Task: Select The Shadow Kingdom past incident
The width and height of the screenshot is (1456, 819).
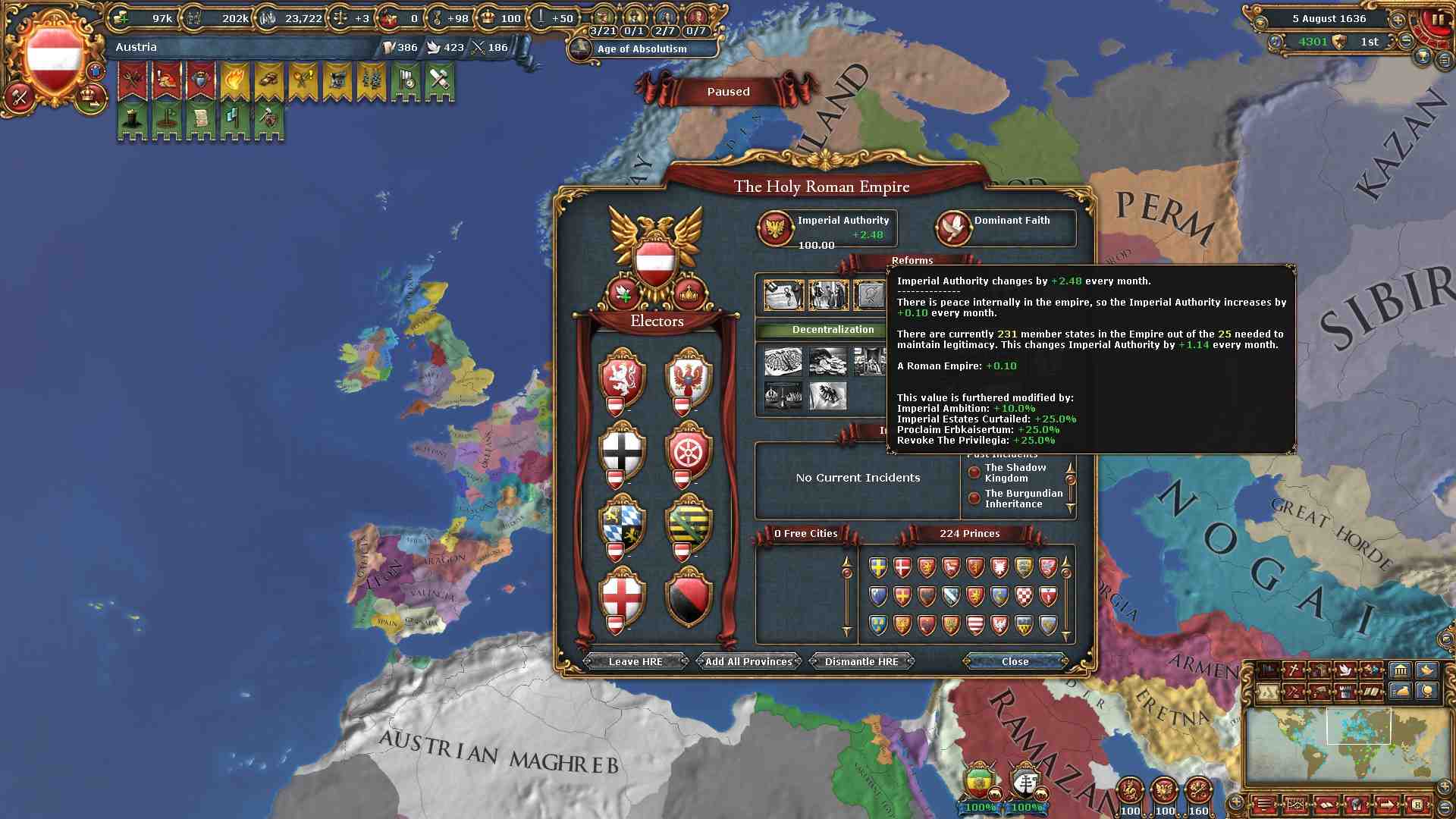Action: pyautogui.click(x=1015, y=472)
